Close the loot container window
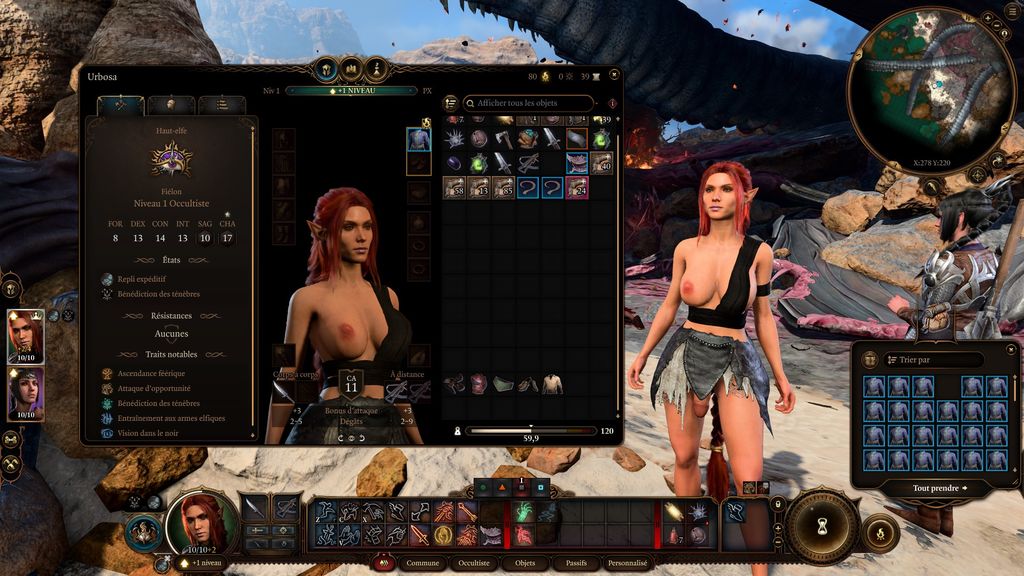The image size is (1024, 576). 1009,349
